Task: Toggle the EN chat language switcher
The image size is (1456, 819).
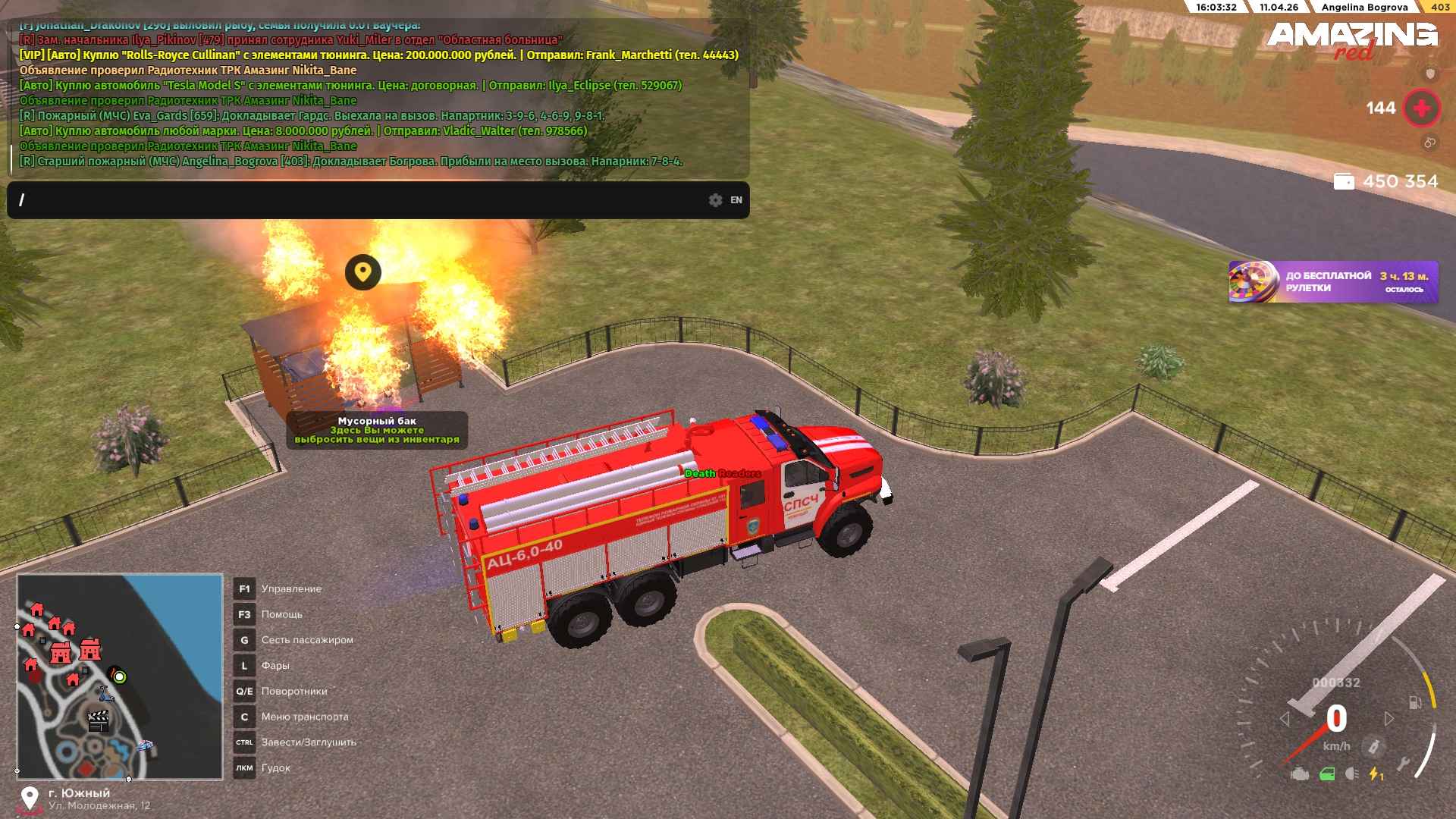Action: [x=736, y=200]
